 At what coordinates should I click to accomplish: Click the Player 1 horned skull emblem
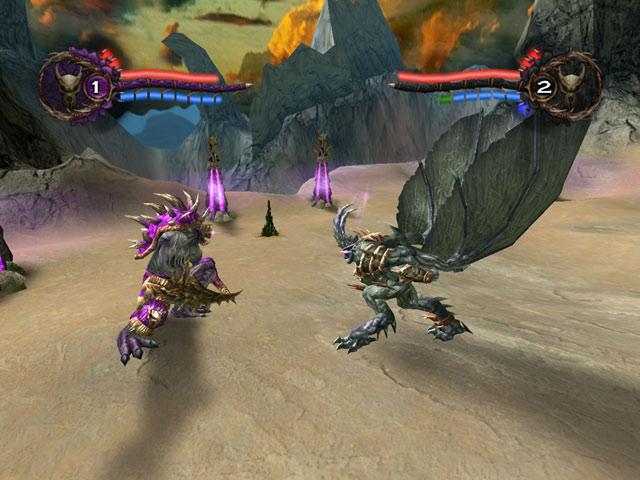pos(72,86)
